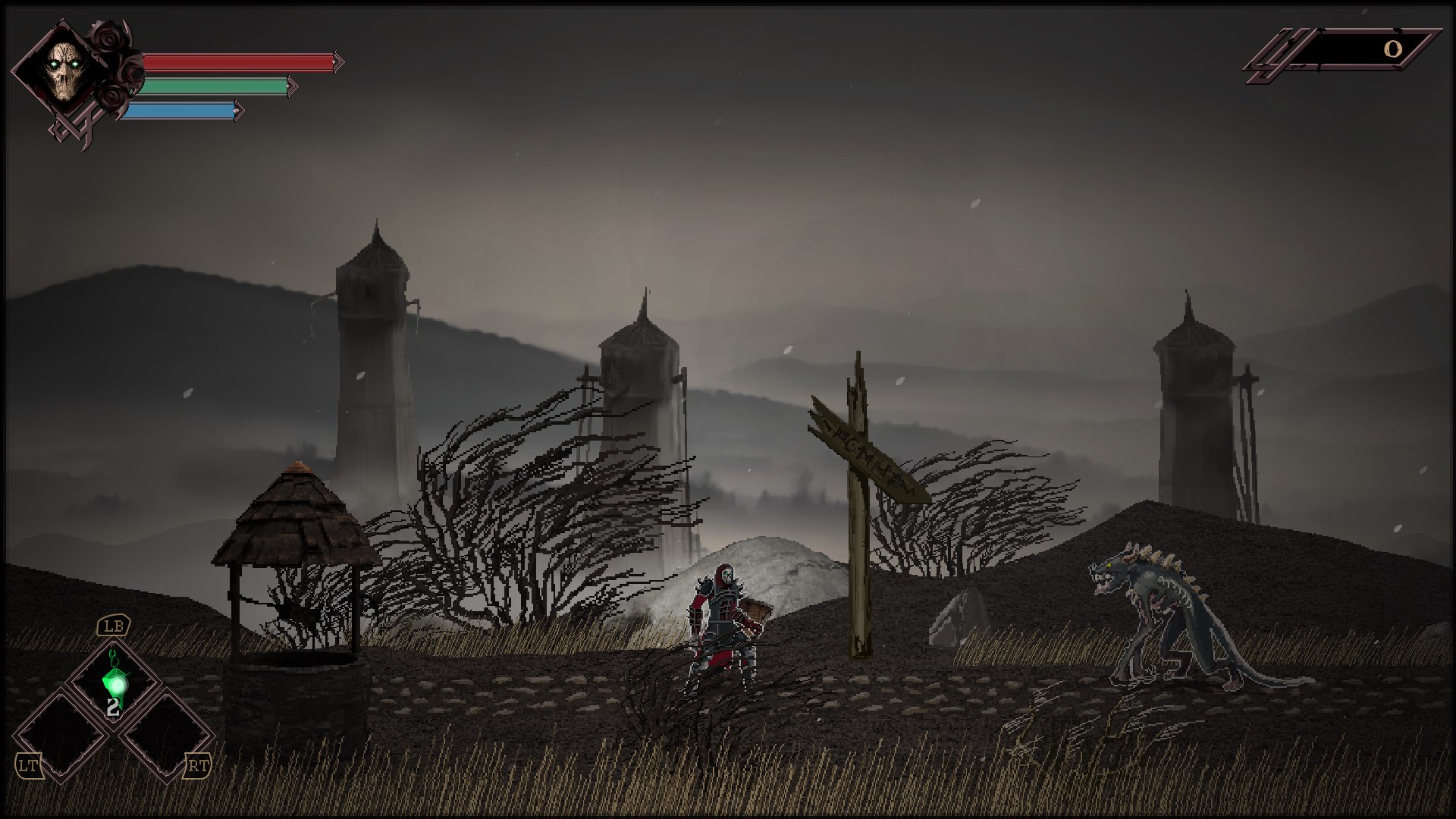Click the currency emblem in the top-right
The width and height of the screenshot is (1456, 819).
pos(1274,53)
